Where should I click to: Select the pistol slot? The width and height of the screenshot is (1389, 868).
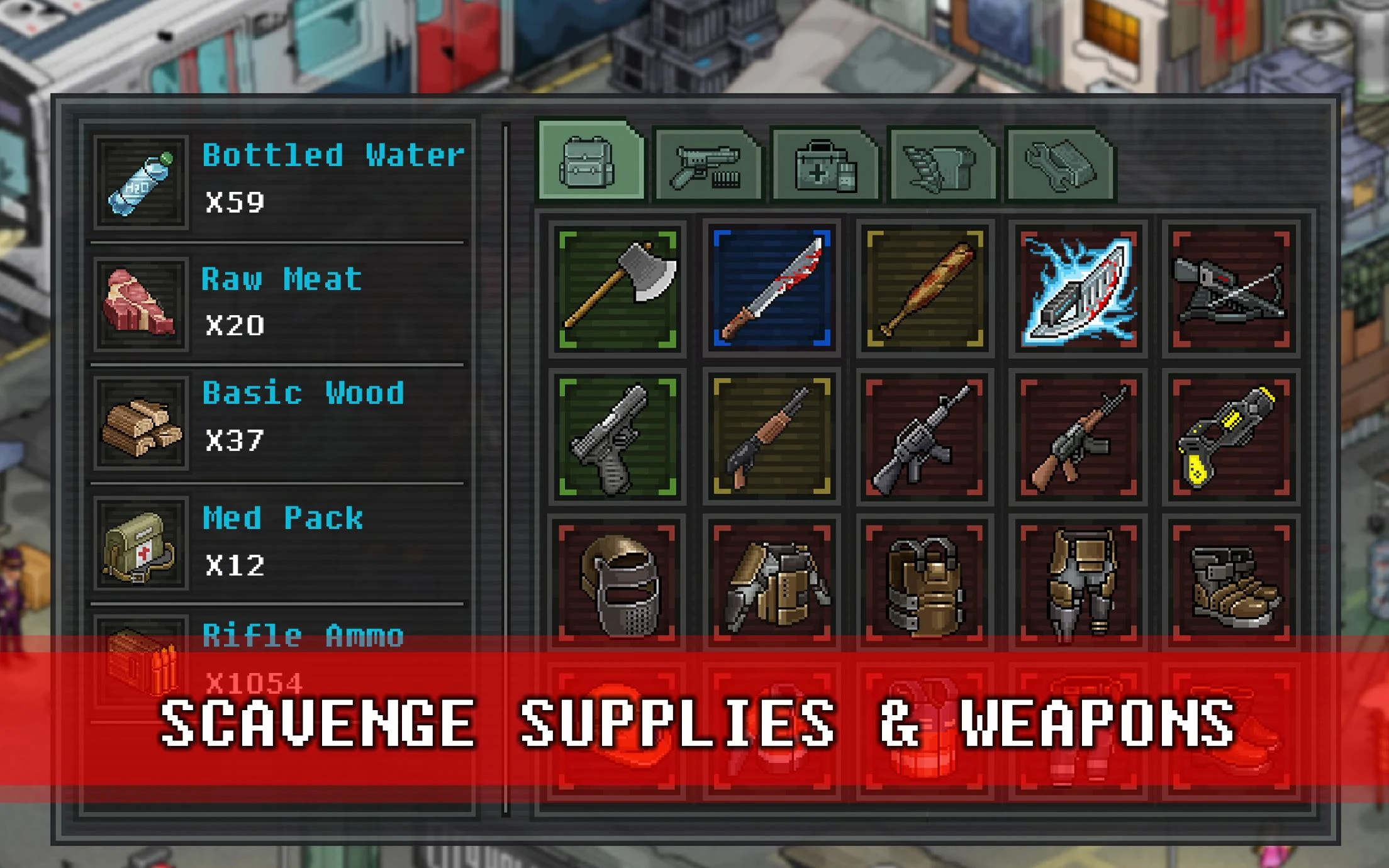click(618, 437)
